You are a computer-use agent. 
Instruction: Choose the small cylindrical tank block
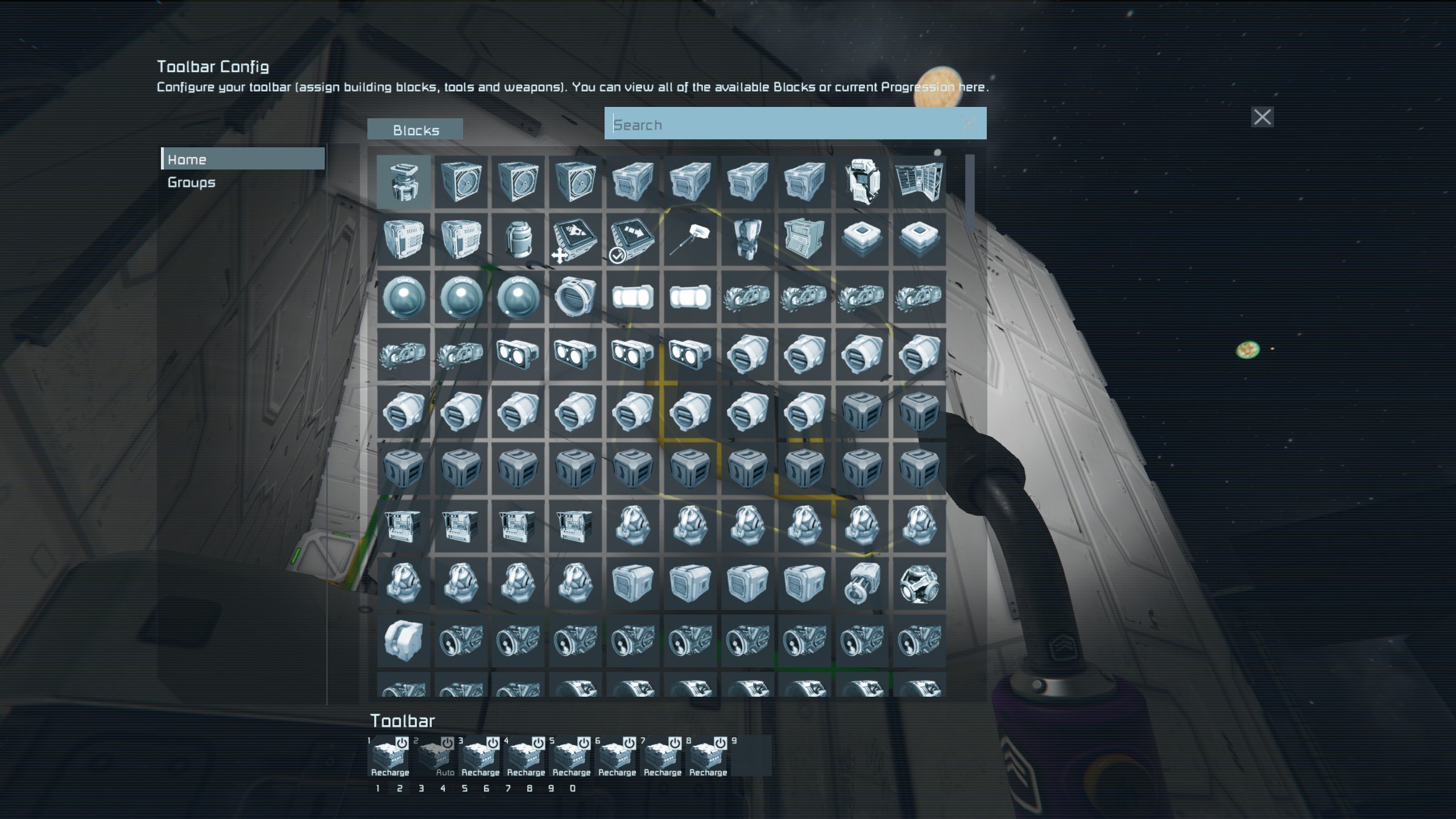click(x=518, y=239)
